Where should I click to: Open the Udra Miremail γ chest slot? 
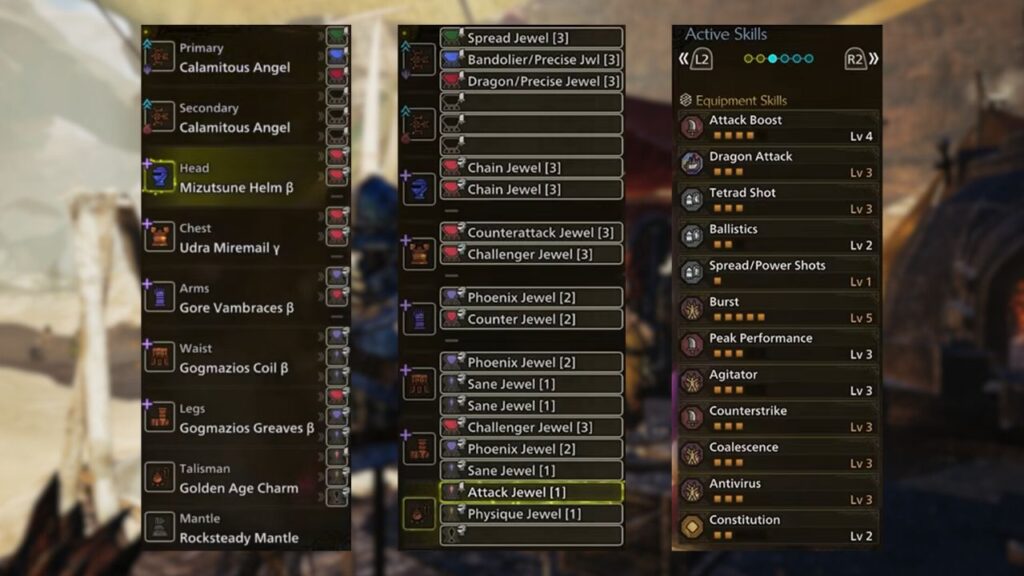pyautogui.click(x=234, y=238)
